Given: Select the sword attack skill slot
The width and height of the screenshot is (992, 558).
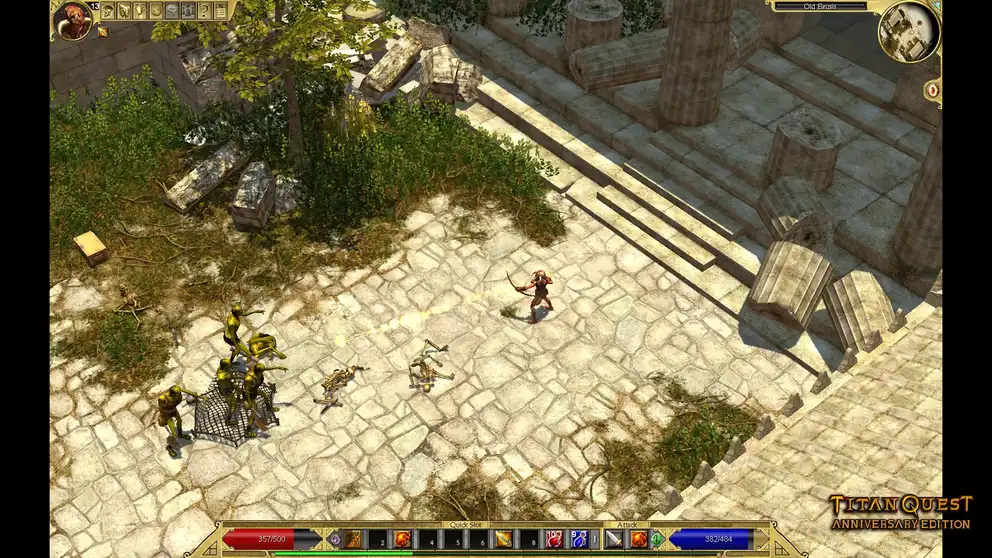Looking at the screenshot, I should (613, 539).
